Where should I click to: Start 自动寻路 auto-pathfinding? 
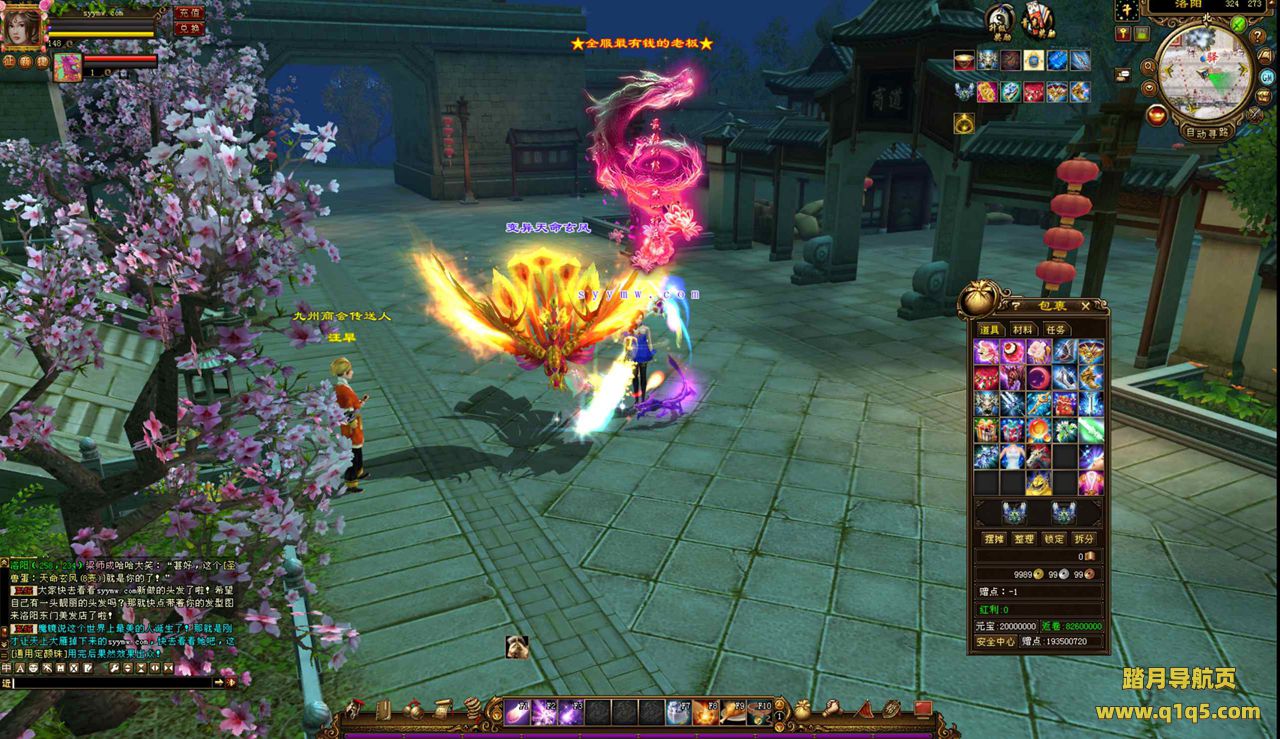point(1206,131)
